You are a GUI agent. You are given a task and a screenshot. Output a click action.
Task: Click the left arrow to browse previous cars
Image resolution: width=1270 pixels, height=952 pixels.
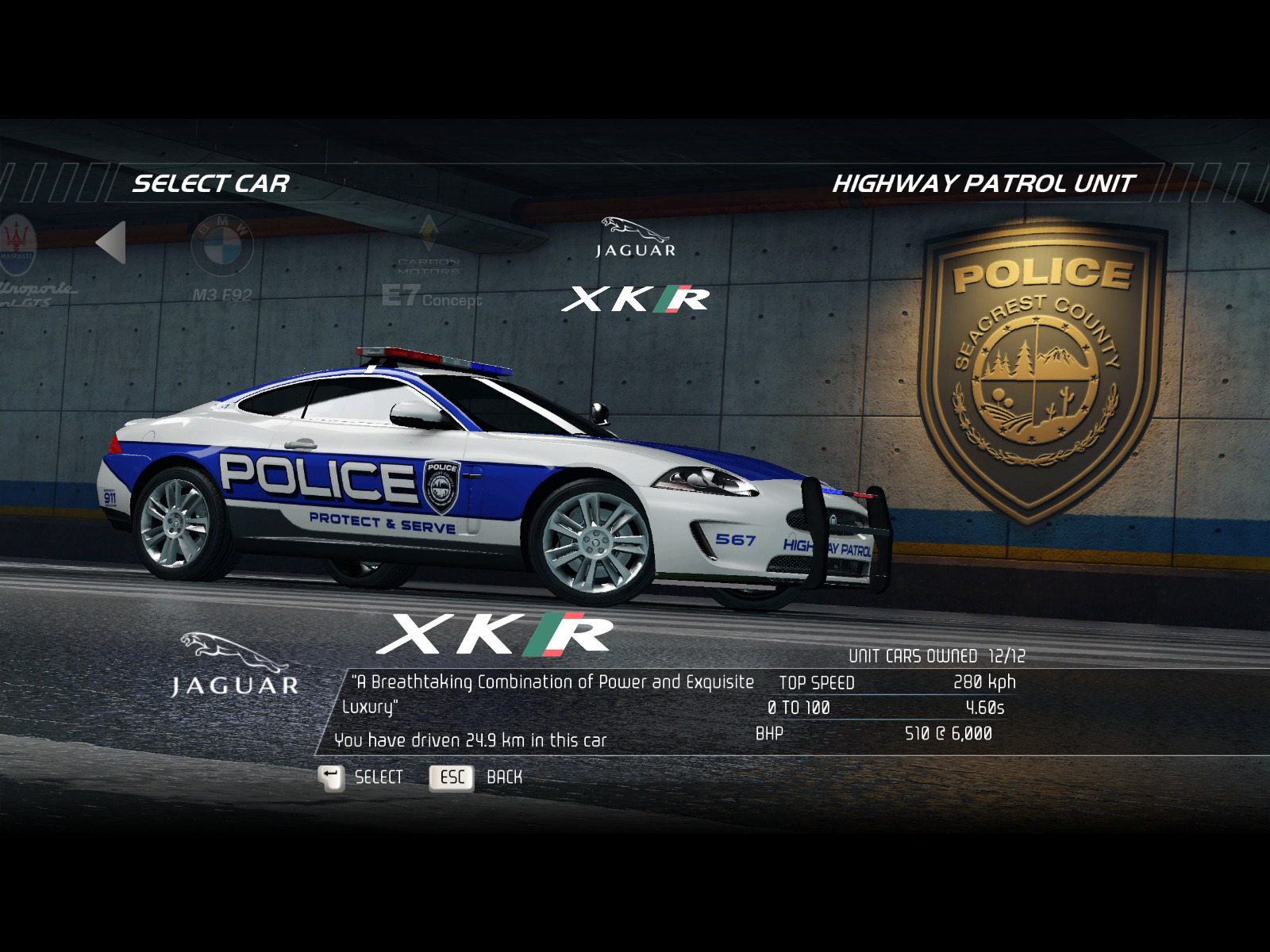pyautogui.click(x=111, y=243)
